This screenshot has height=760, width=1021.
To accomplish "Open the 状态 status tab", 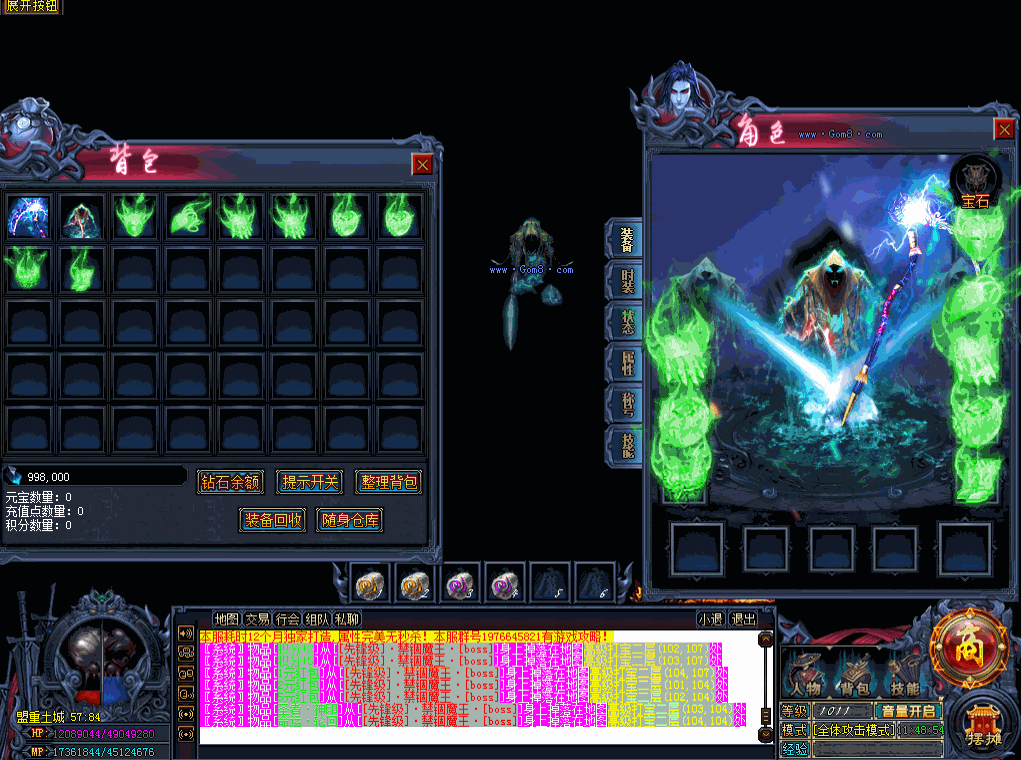I will [x=626, y=322].
